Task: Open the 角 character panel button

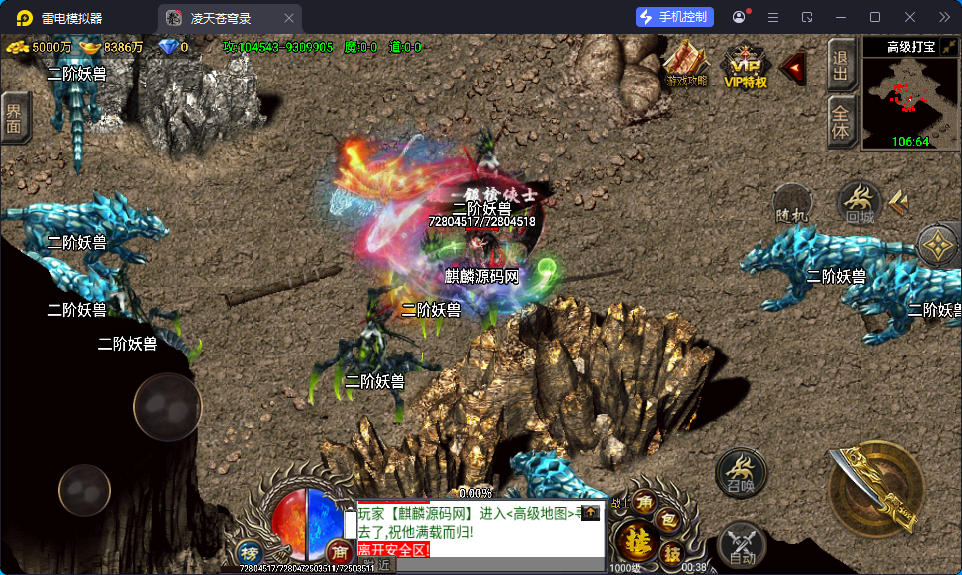Action: tap(645, 504)
